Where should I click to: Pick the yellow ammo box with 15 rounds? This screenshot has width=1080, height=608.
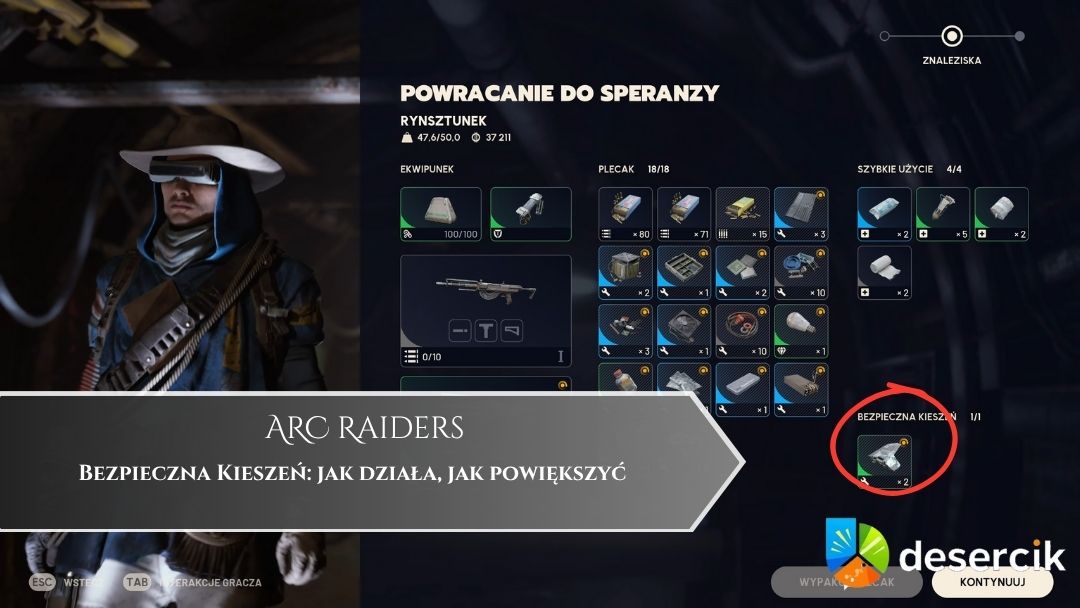[743, 214]
